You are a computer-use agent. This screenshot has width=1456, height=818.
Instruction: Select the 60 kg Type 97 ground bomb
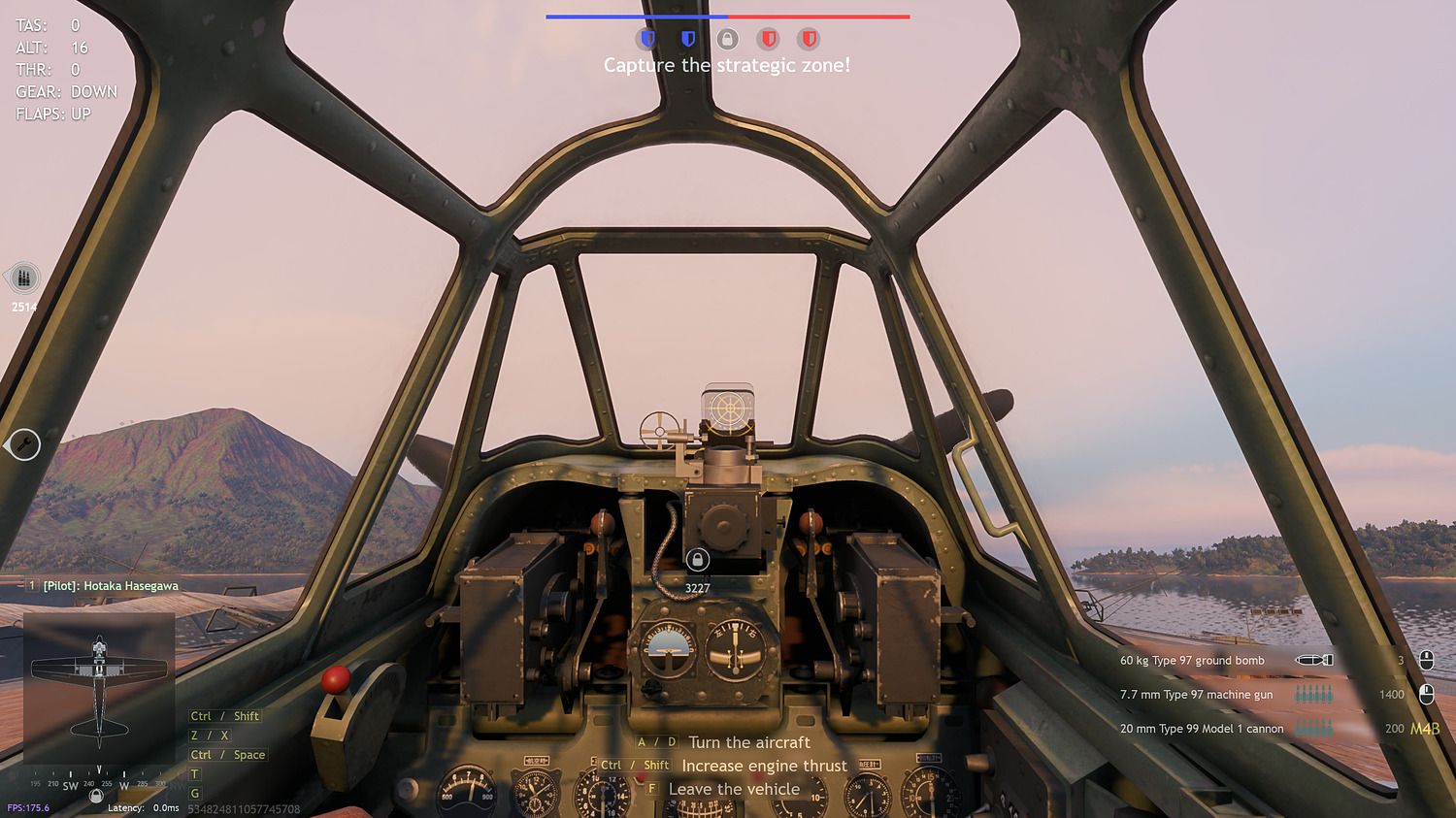[x=1192, y=660]
